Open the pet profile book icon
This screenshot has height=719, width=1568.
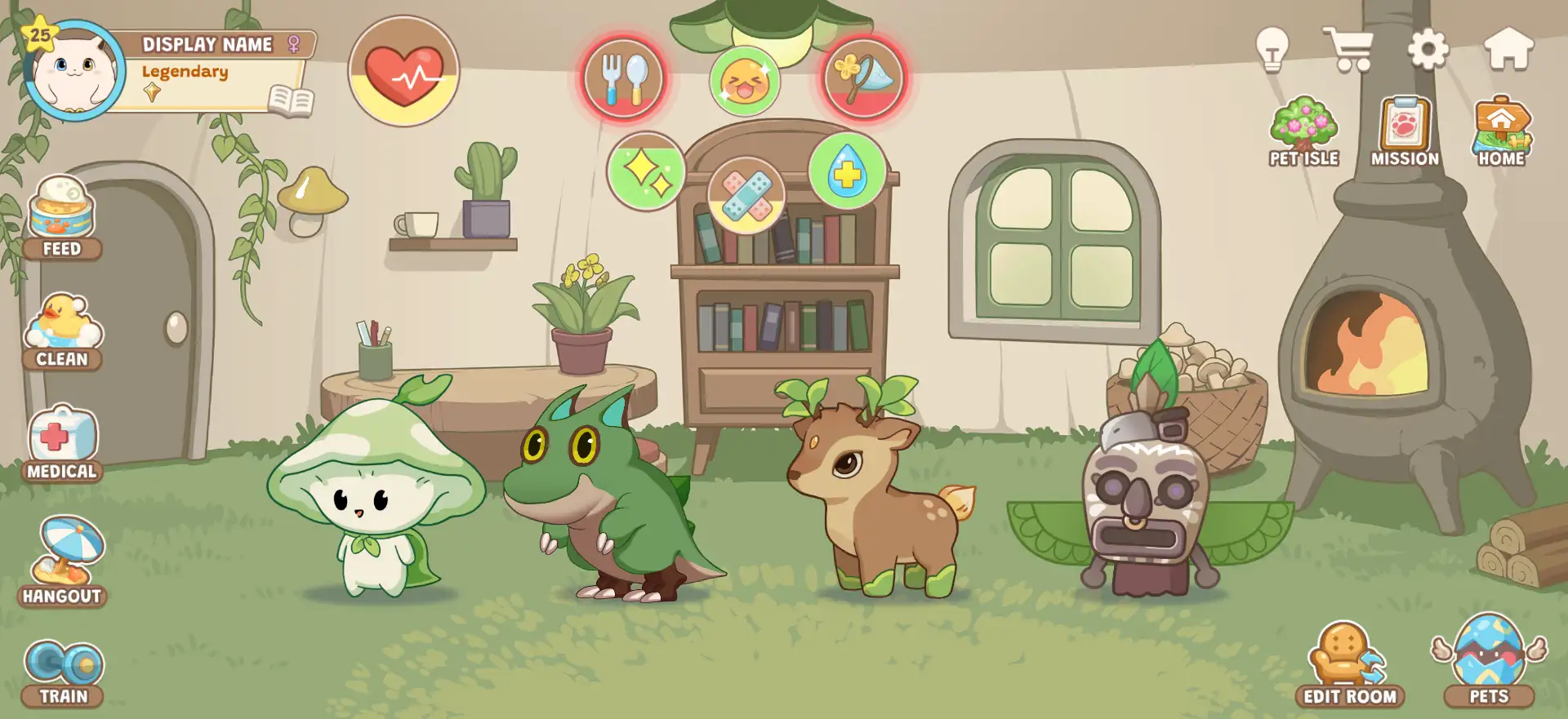pos(292,100)
